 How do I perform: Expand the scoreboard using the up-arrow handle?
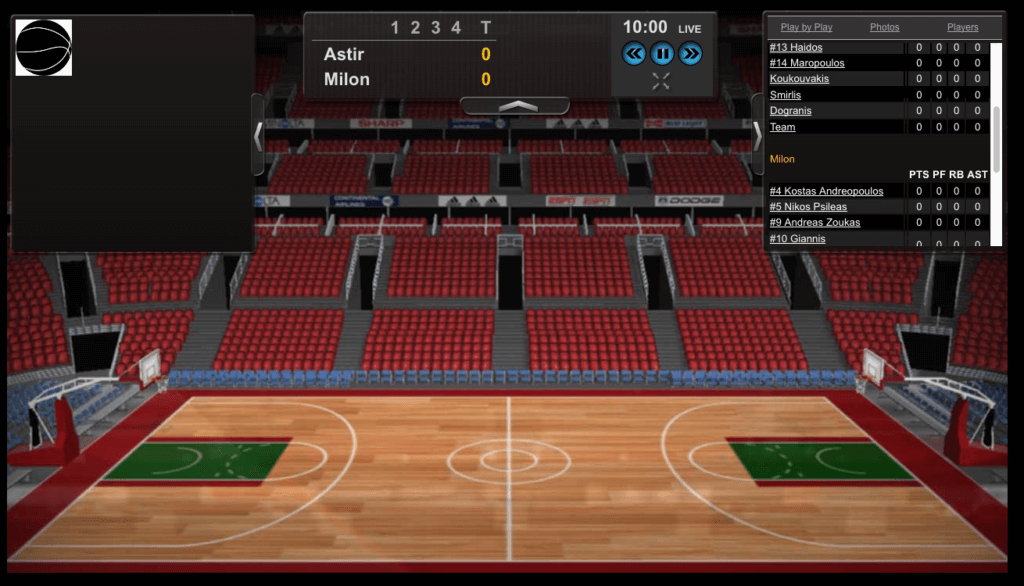coord(515,105)
